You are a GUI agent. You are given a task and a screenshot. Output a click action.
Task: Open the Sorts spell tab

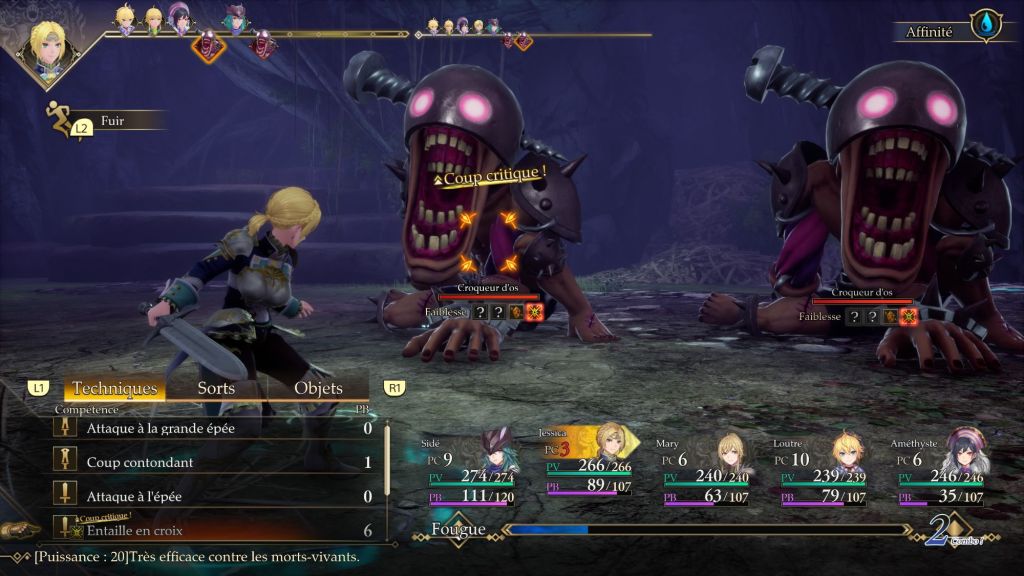click(216, 388)
